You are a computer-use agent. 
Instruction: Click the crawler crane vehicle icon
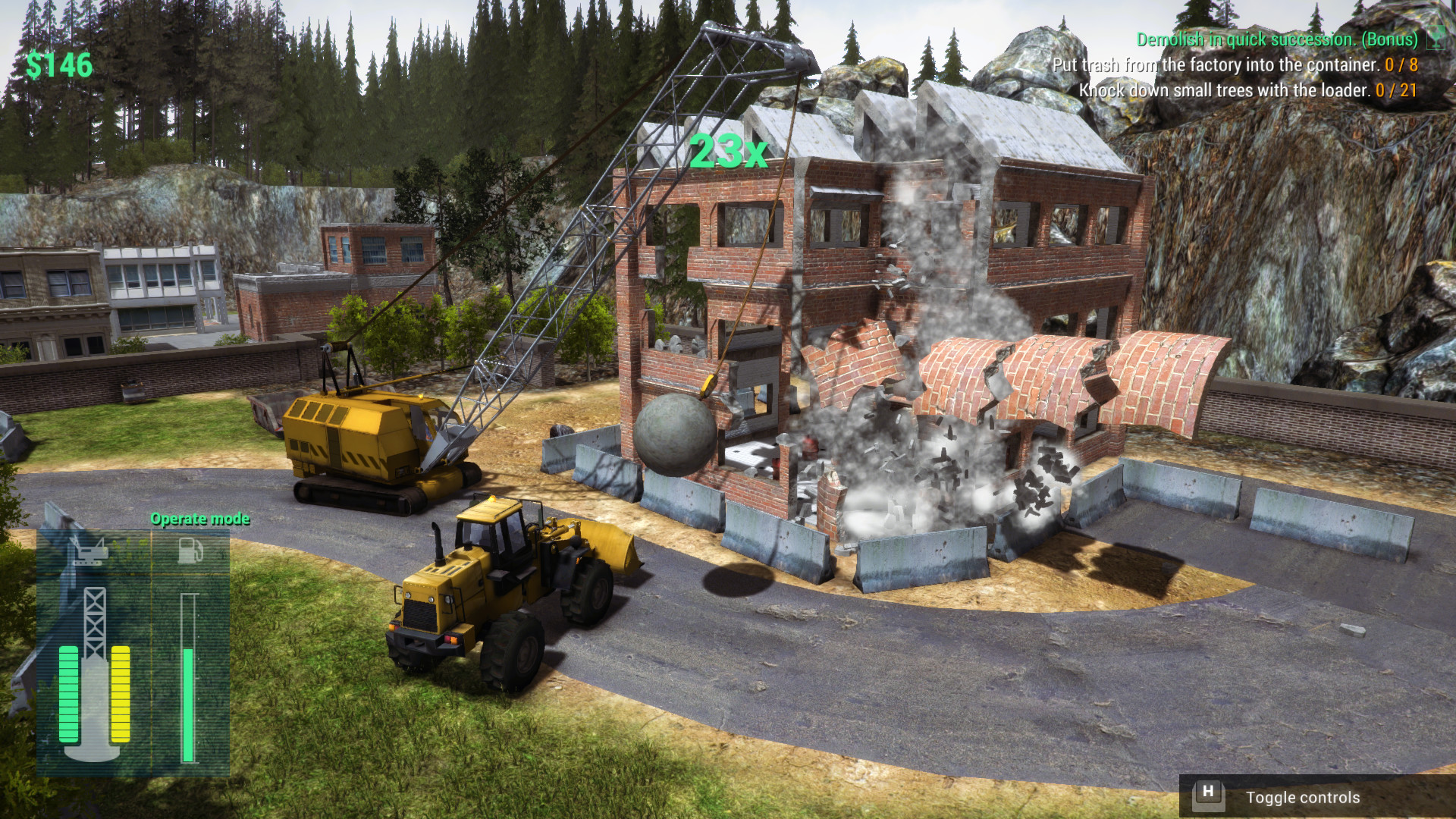[89, 550]
